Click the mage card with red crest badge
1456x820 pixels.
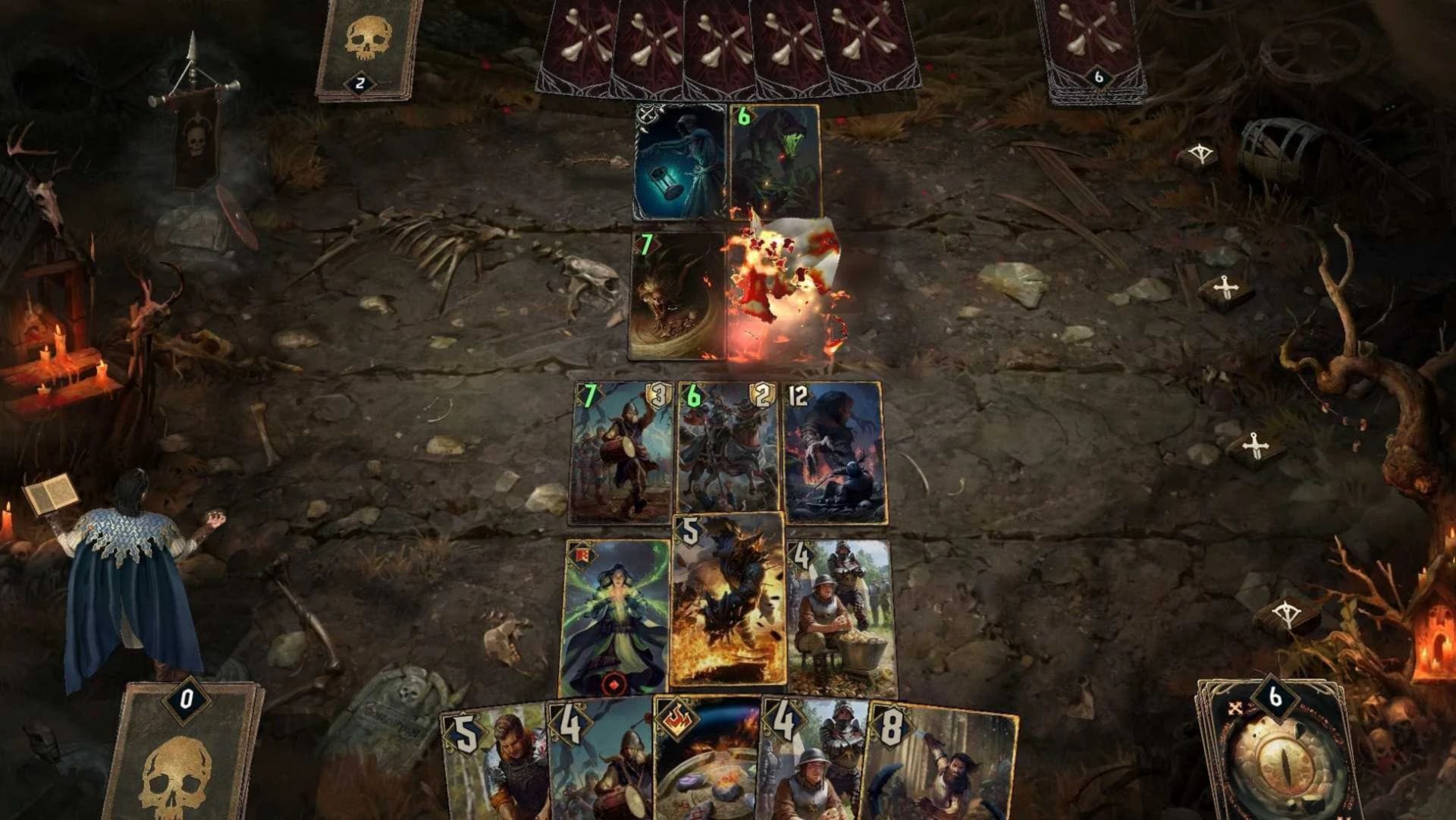[618, 607]
